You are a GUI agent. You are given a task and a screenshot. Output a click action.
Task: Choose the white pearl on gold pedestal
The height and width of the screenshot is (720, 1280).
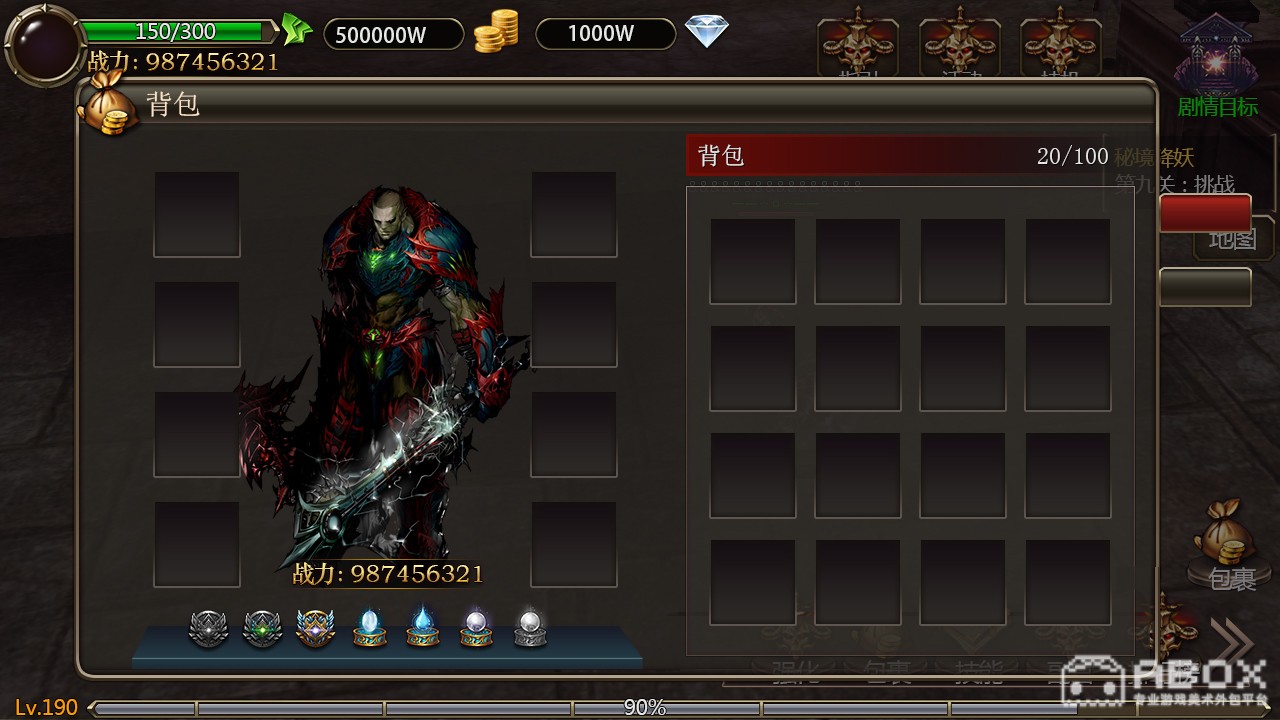(476, 628)
